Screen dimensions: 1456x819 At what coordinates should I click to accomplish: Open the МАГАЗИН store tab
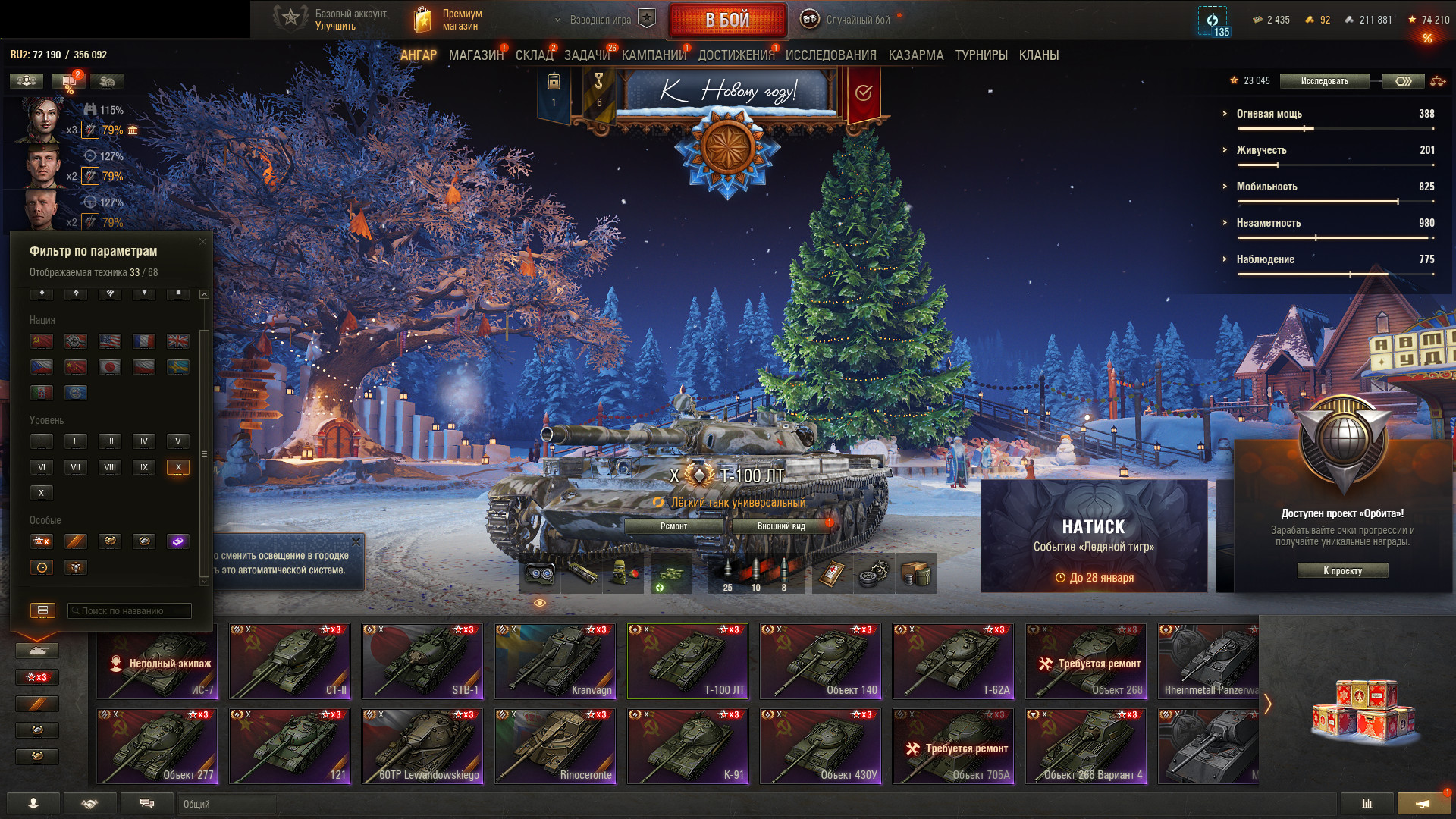(475, 55)
